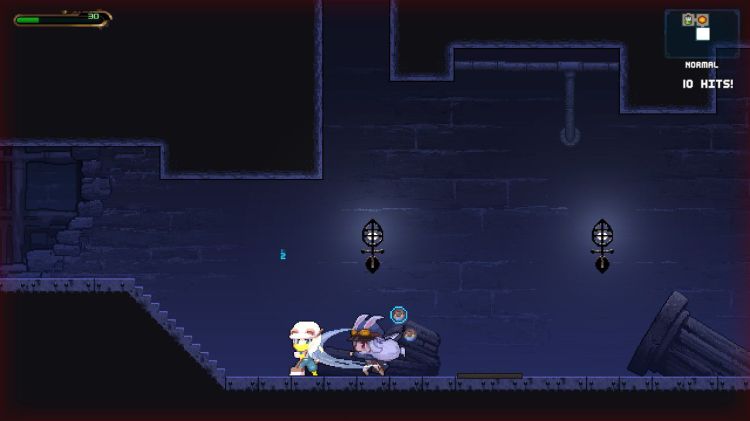
Task: Select the white current-room square on minimap
Action: [x=703, y=34]
